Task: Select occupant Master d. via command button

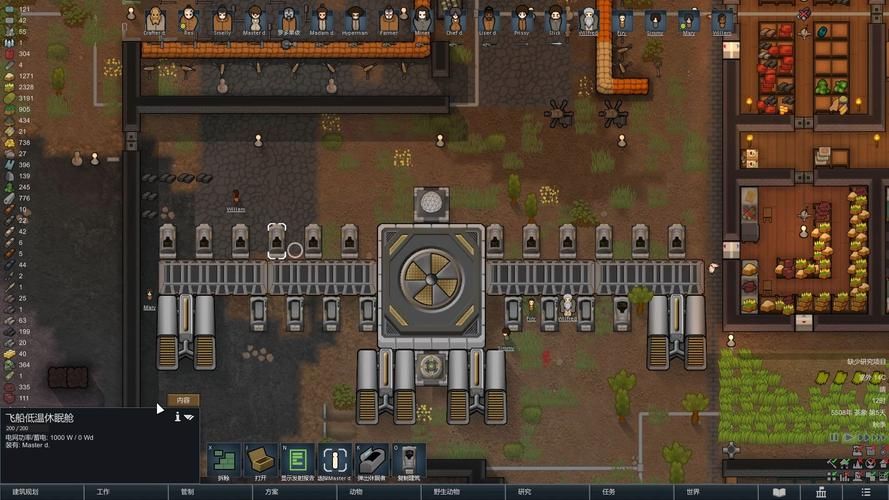Action: pos(336,461)
